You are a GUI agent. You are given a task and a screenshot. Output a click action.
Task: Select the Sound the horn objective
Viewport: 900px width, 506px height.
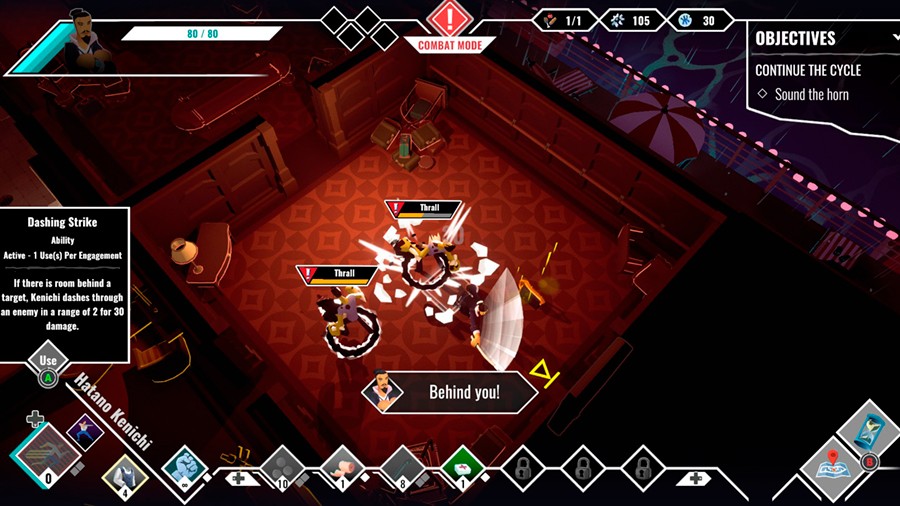tap(811, 94)
